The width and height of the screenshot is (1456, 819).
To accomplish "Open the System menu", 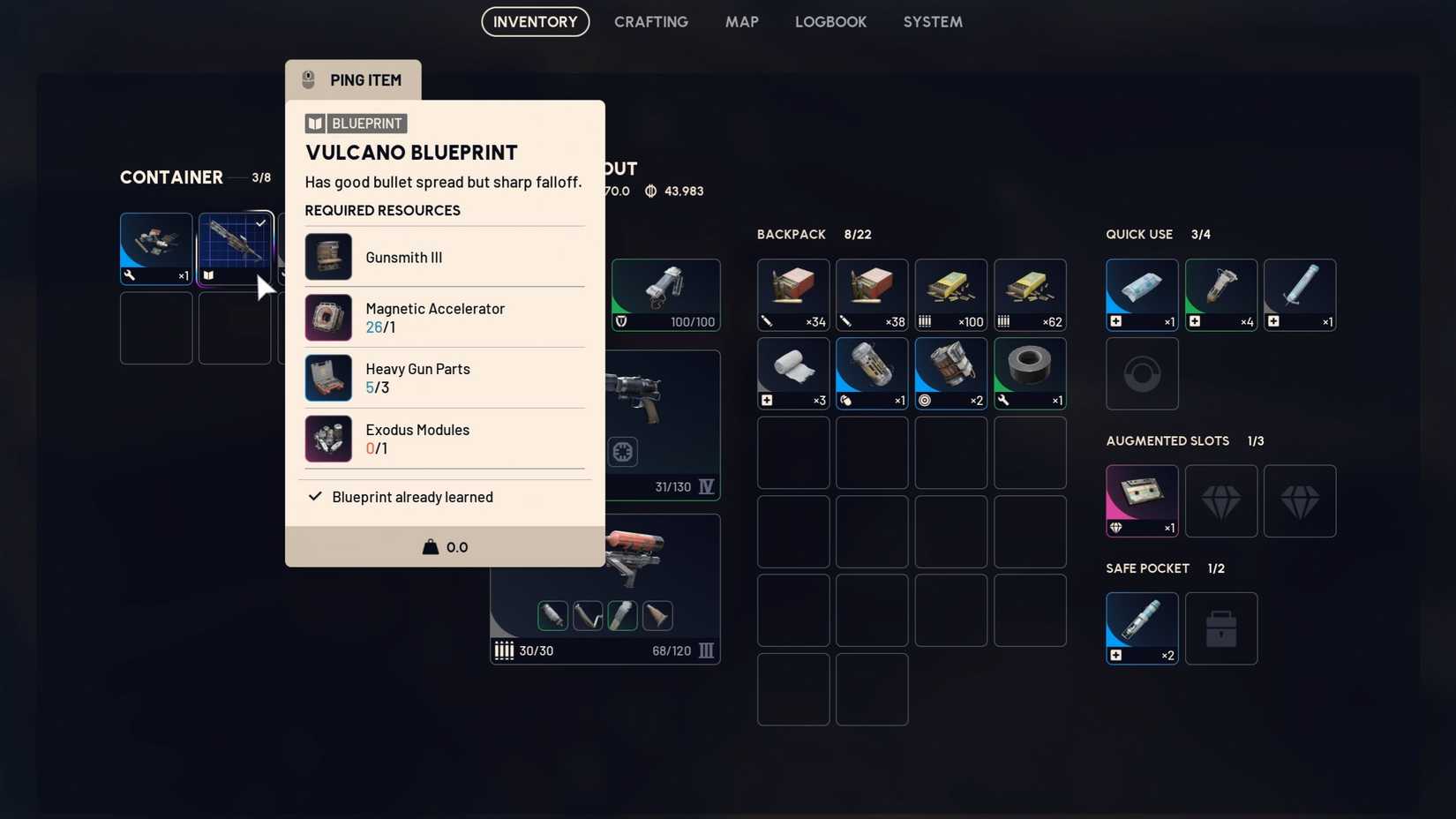I will 933,22.
